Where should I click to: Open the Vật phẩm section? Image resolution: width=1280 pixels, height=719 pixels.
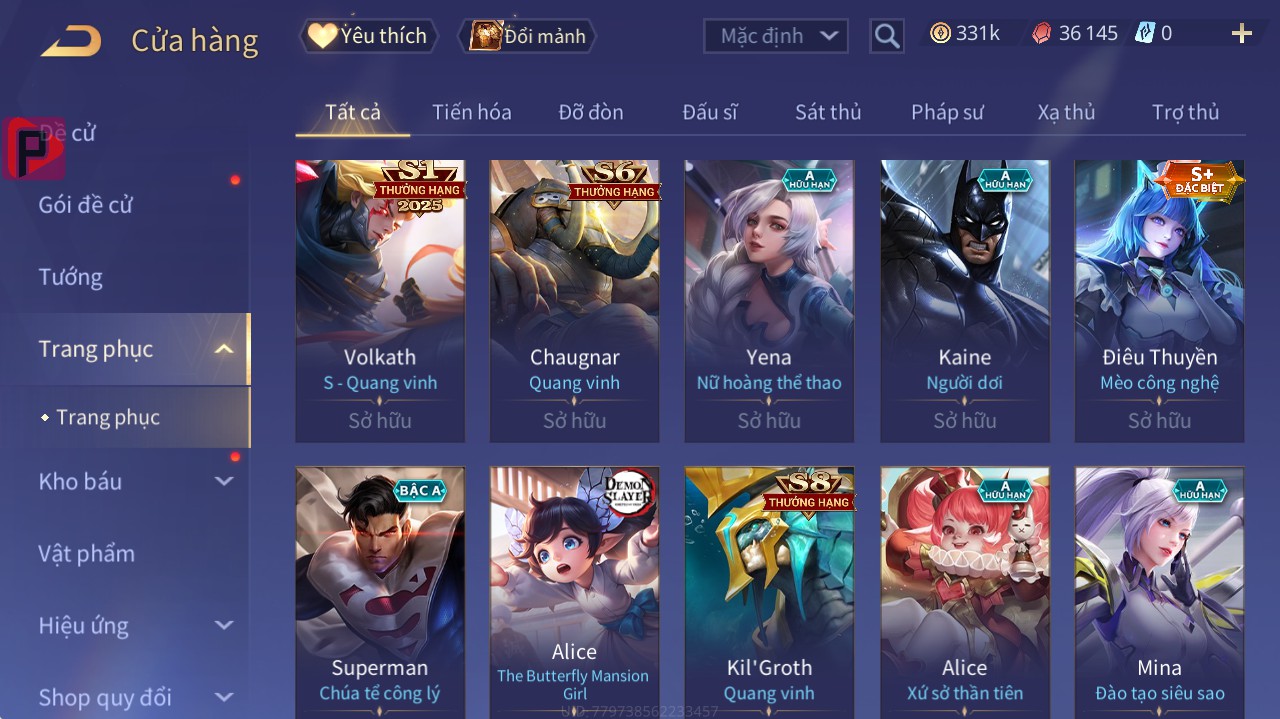[x=86, y=553]
